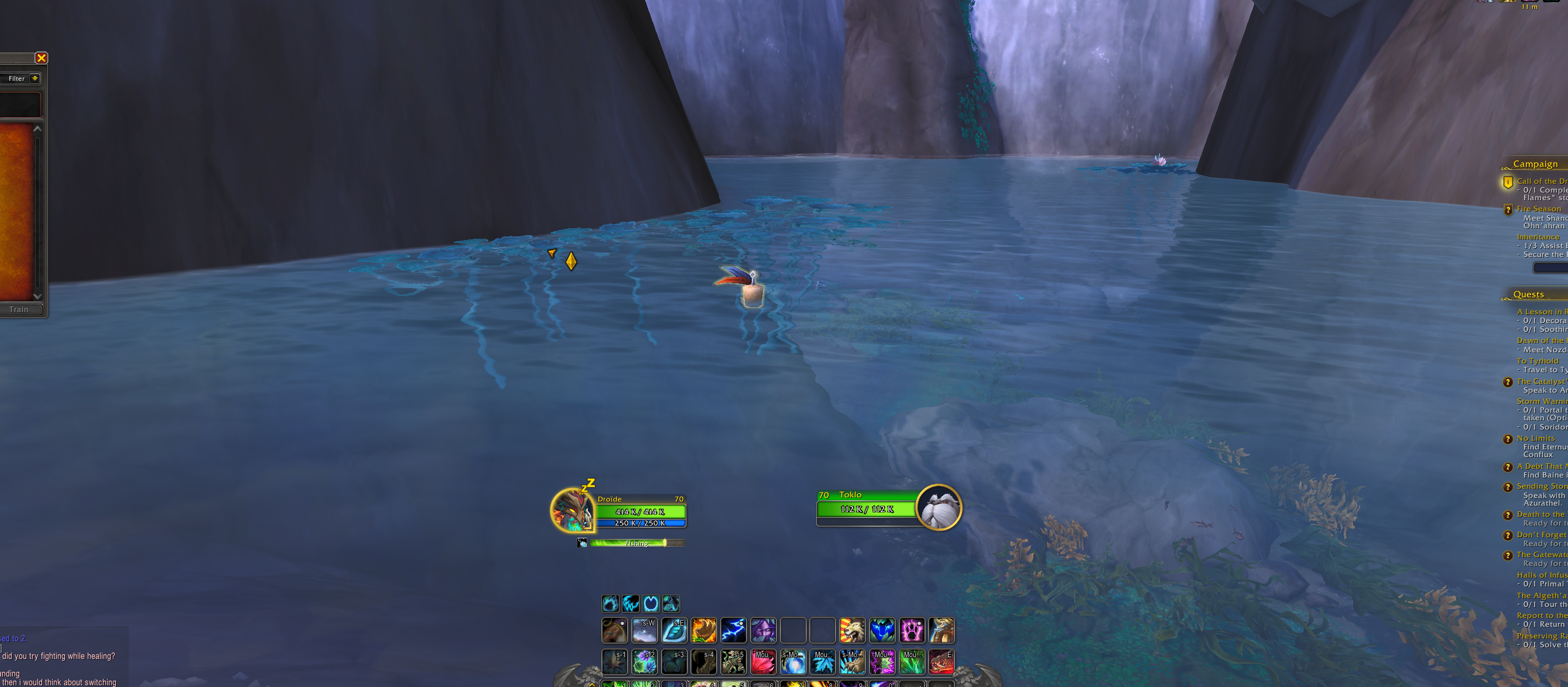Click the No Limits quest tracker entry
Screen dimensions: 1568x687
1535,438
